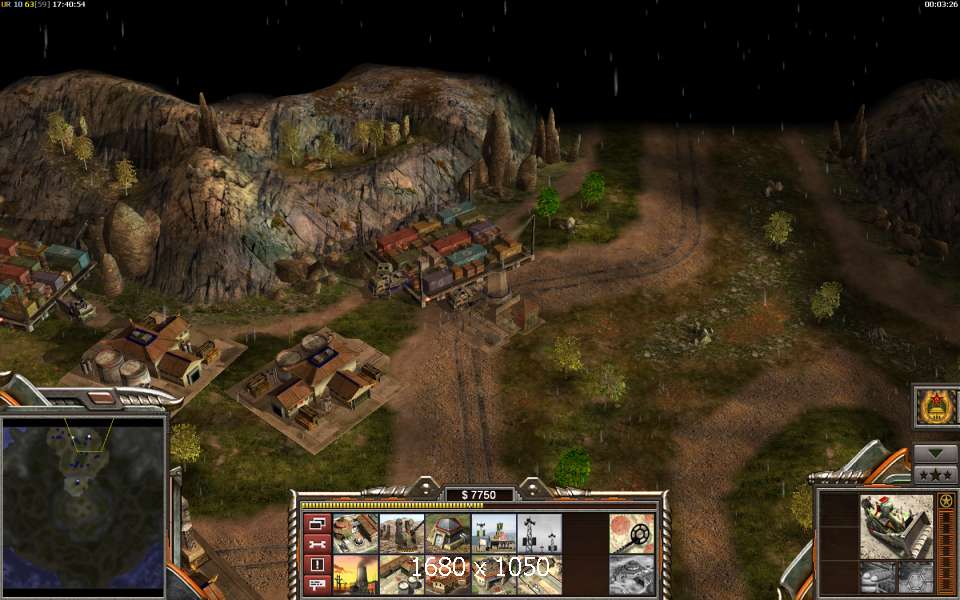Viewport: 960px width, 600px height.
Task: Click the three stars button
Action: click(936, 475)
